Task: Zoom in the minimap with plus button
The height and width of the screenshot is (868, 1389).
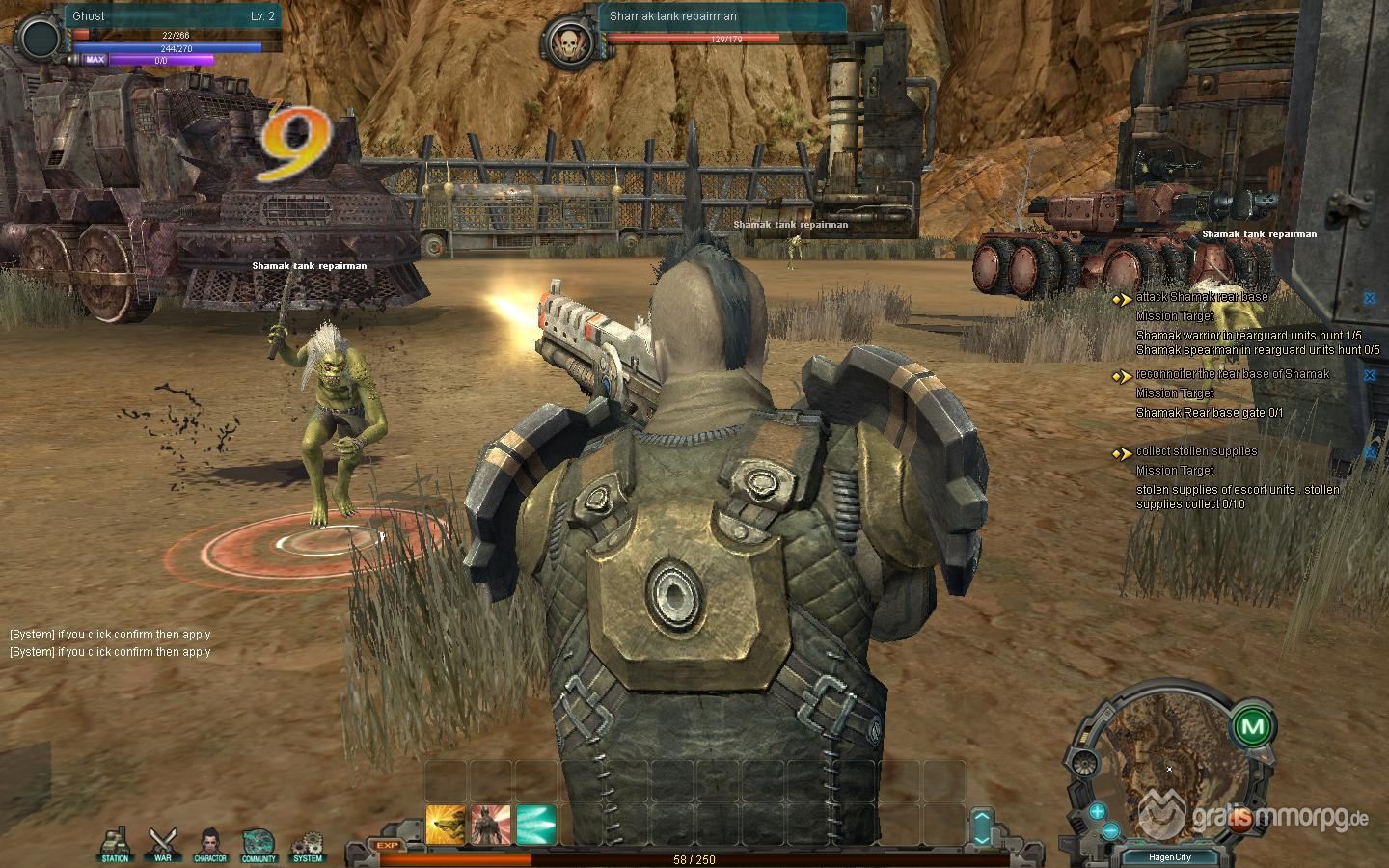Action: coord(1097,811)
